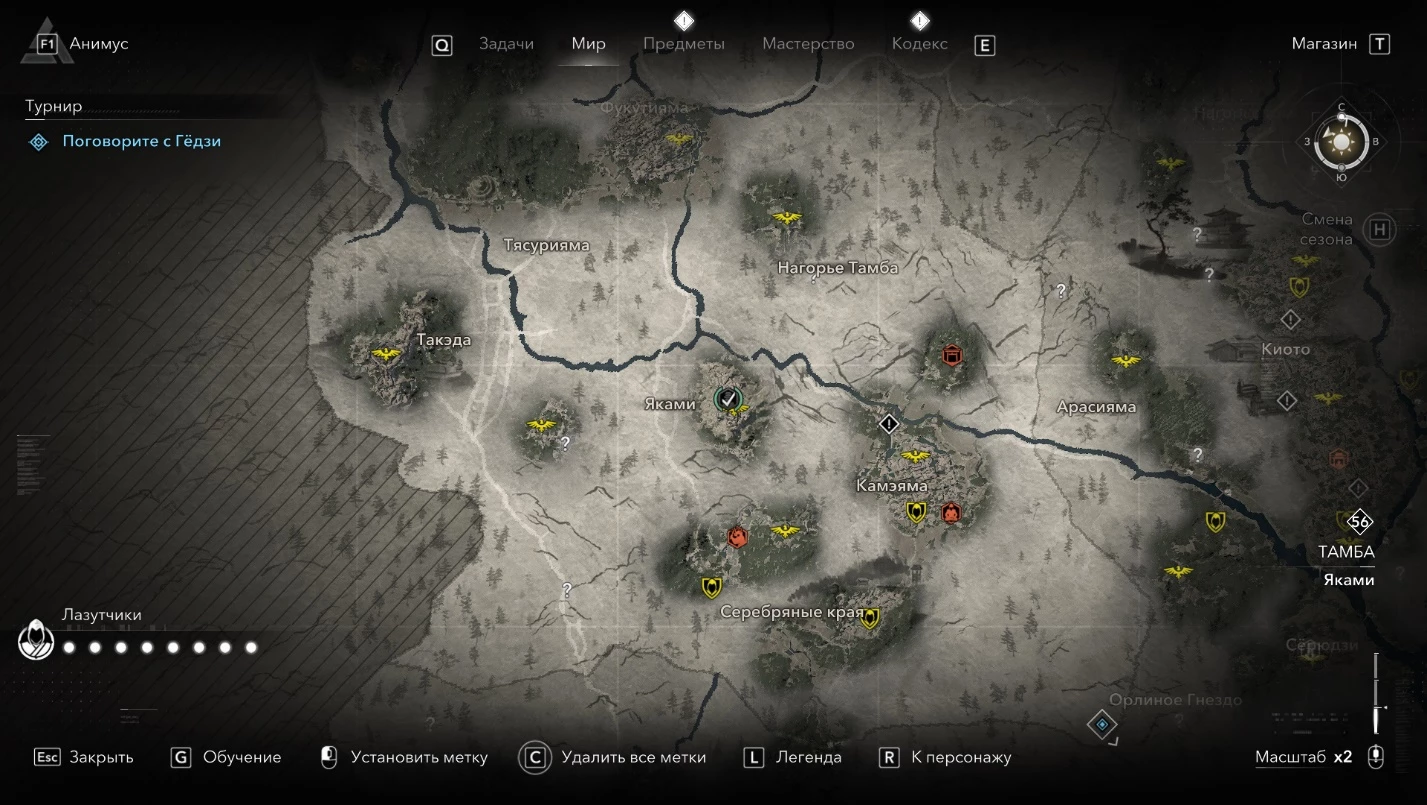Show the map Легенда
1427x805 pixels.
coord(807,757)
